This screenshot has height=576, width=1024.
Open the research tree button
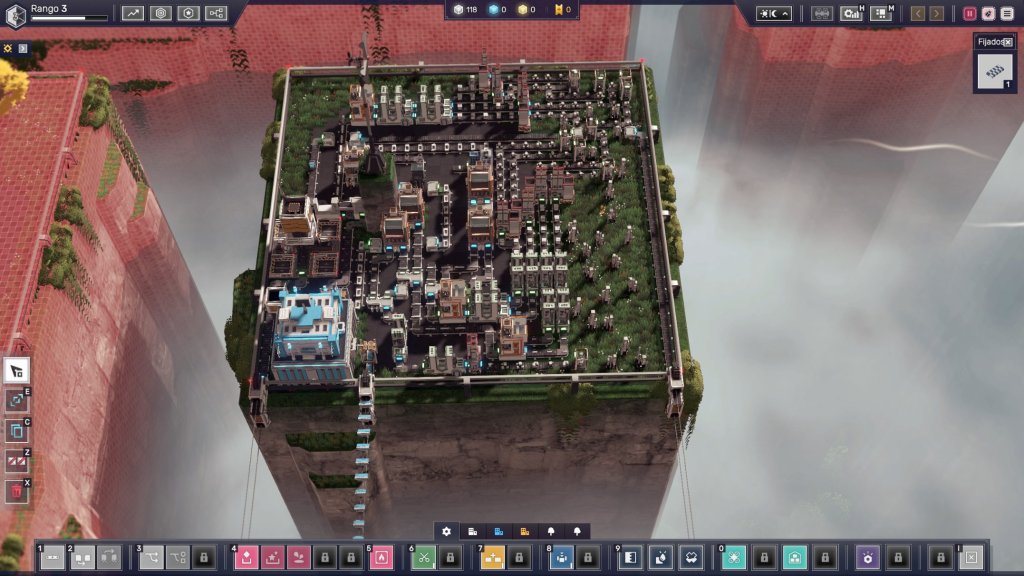(x=216, y=13)
